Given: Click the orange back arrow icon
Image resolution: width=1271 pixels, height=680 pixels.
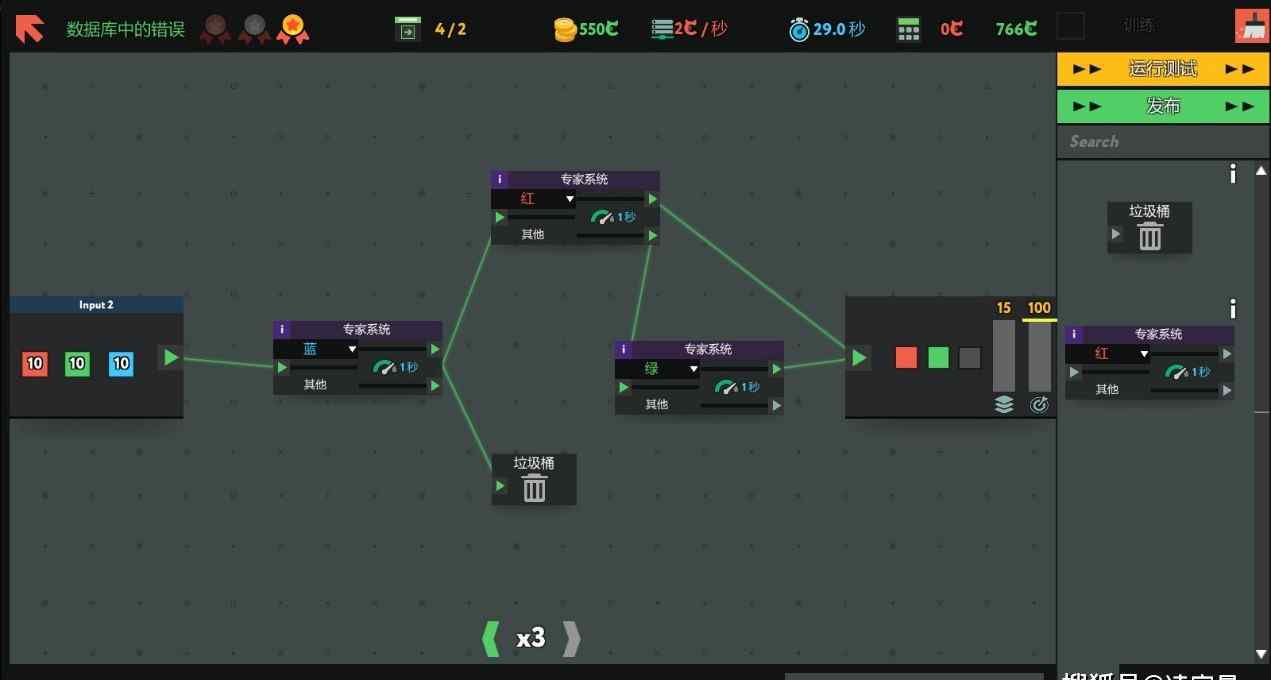Looking at the screenshot, I should [x=30, y=28].
